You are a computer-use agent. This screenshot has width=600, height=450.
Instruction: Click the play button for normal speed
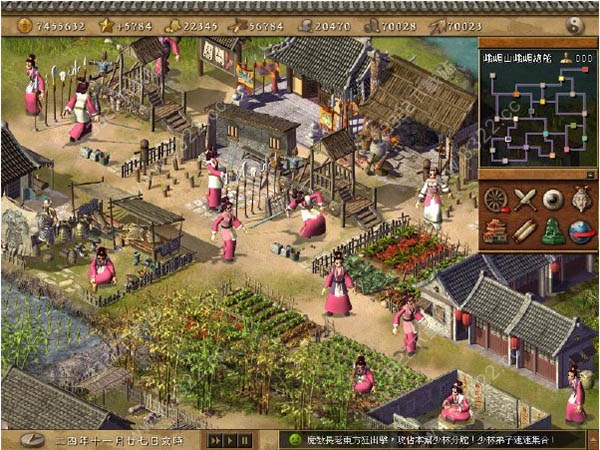click(231, 440)
